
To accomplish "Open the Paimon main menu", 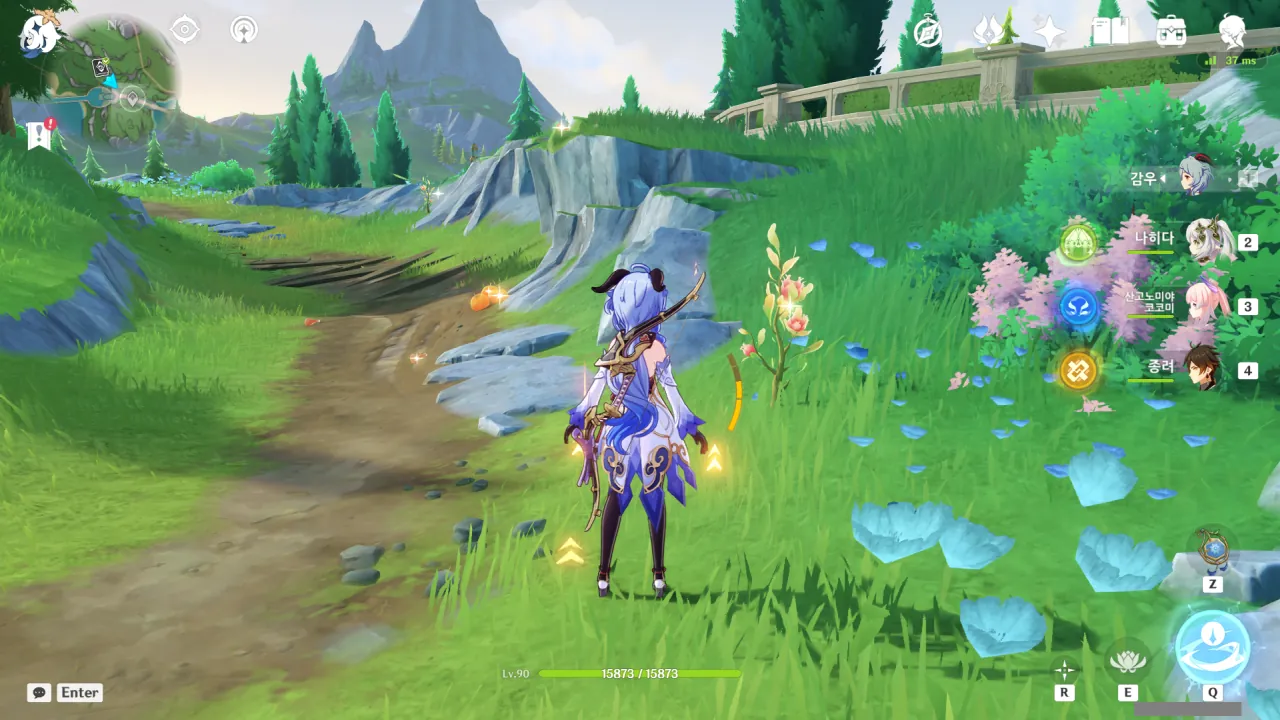I will pos(38,33).
